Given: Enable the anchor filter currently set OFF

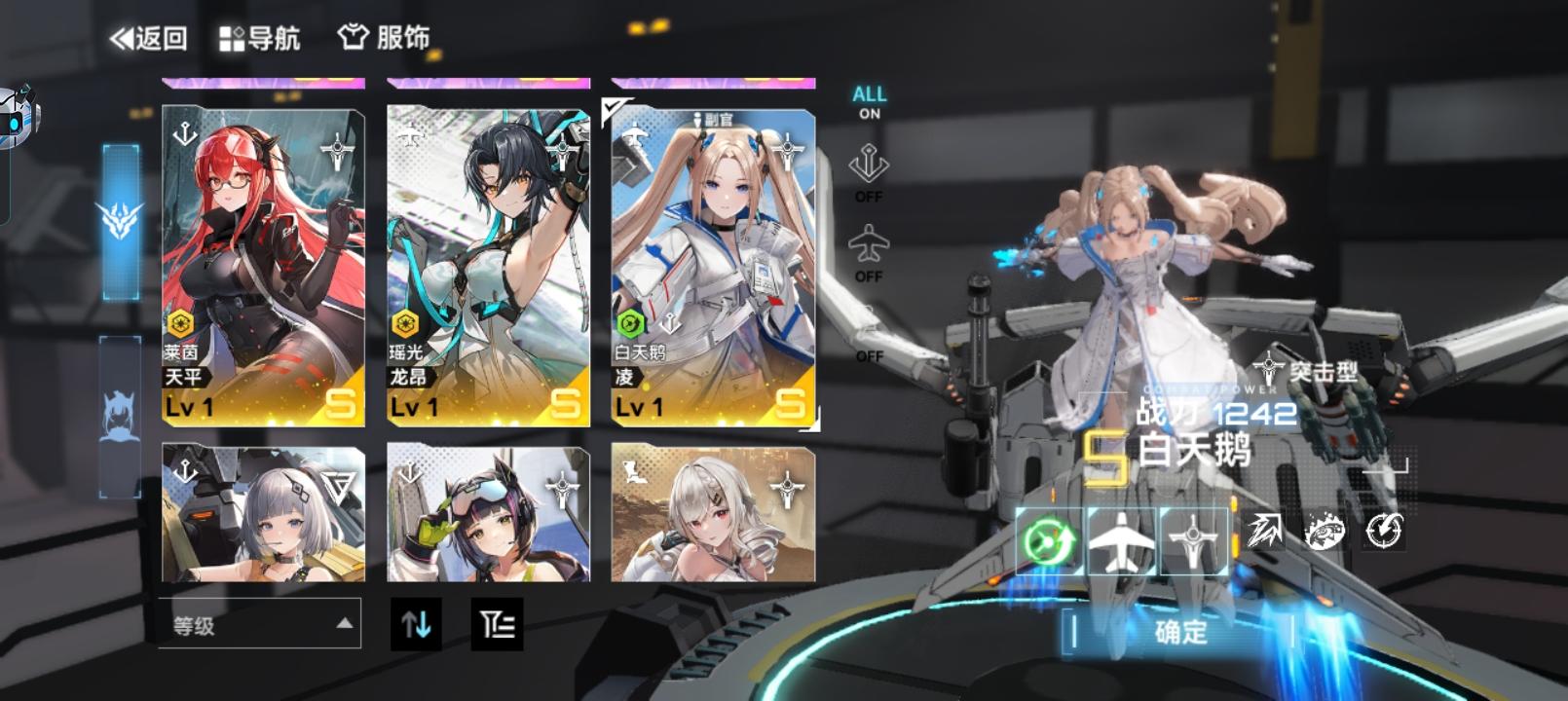Looking at the screenshot, I should pos(870,173).
